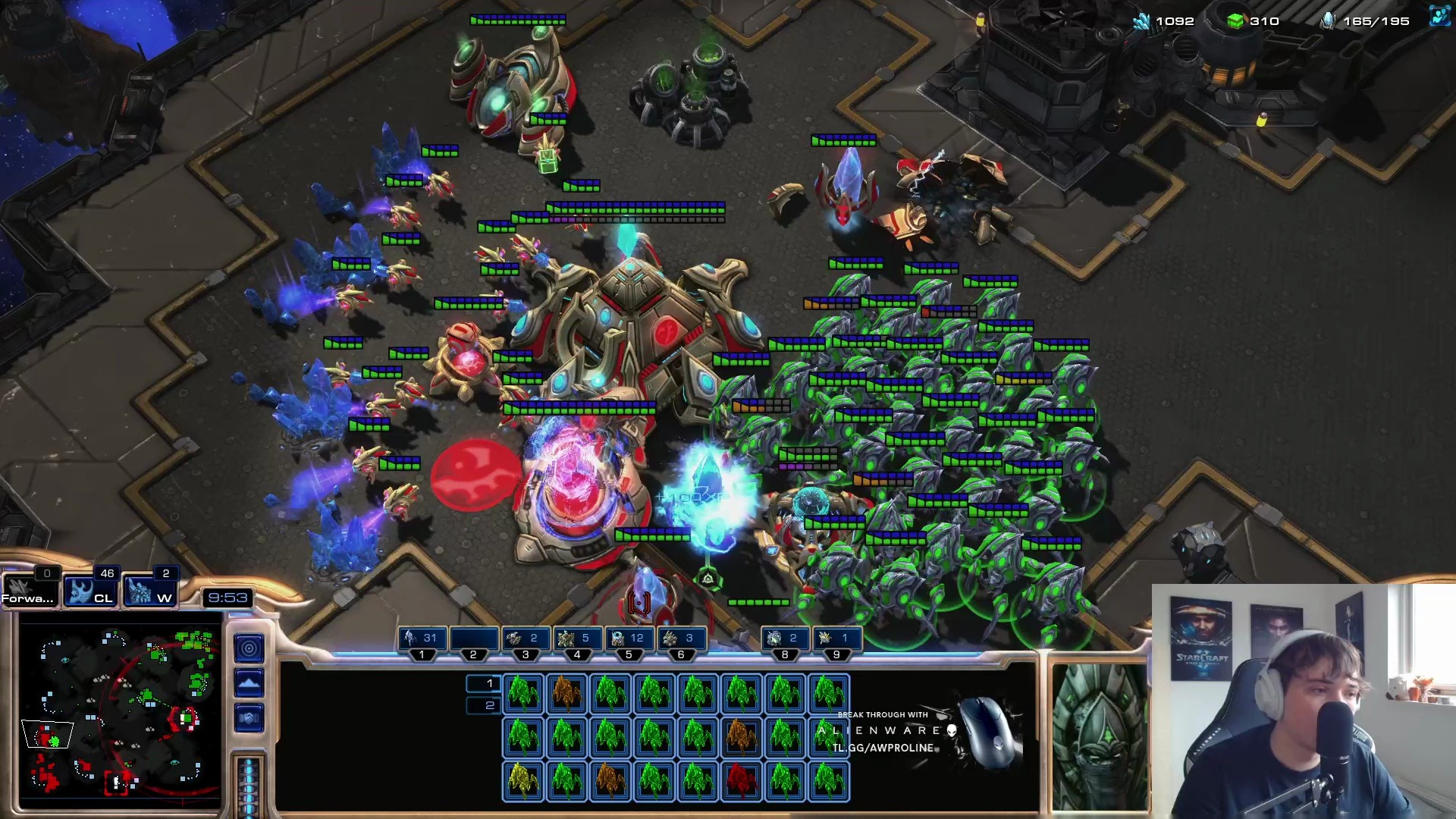
Task: Select warp gates button labeled W
Action: click(x=149, y=590)
